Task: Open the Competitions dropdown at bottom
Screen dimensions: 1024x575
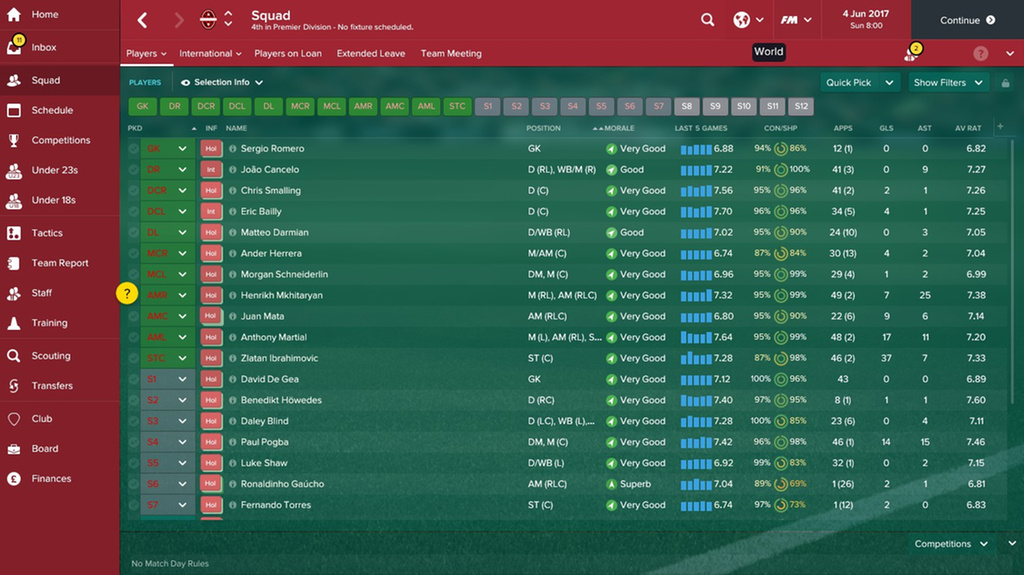Action: pos(951,544)
